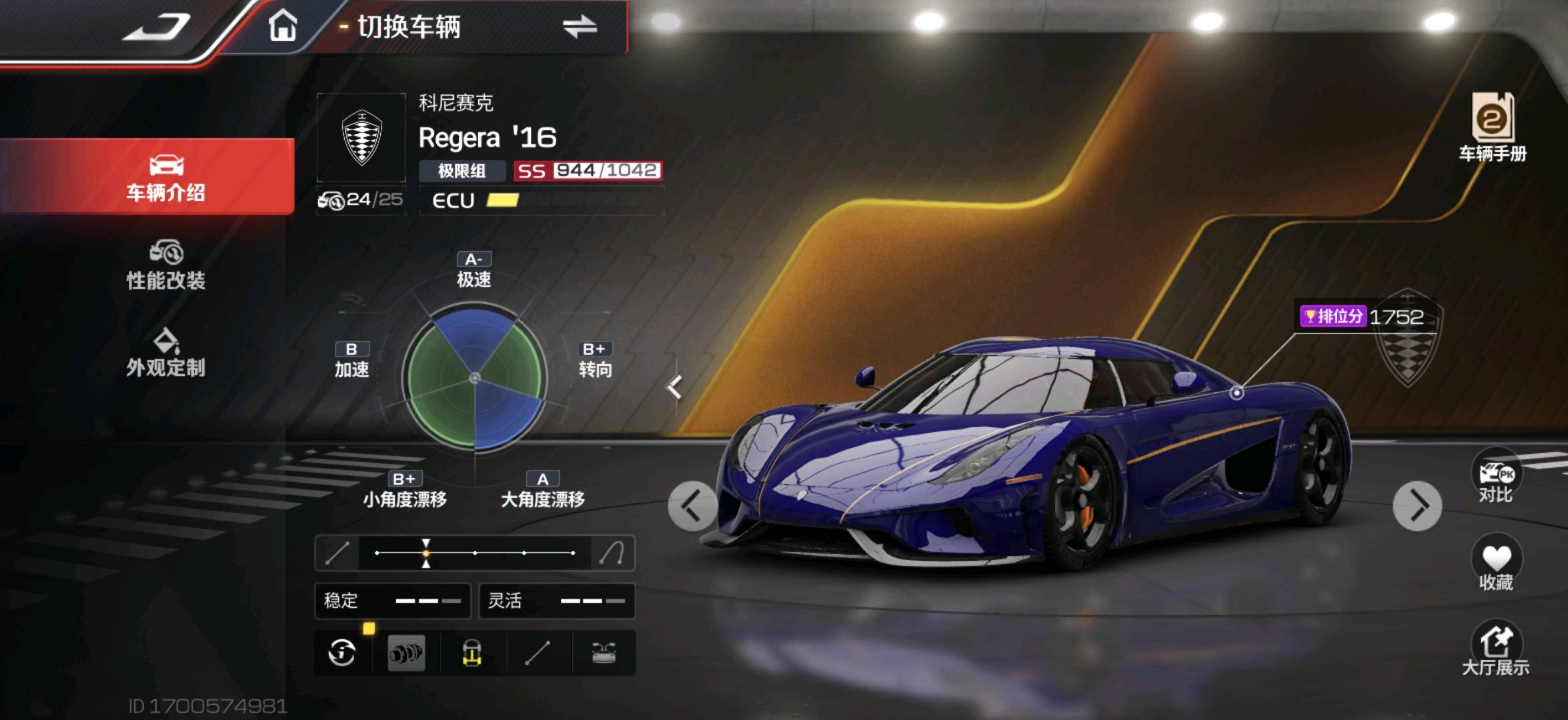Show the next car with right arrow
This screenshot has height=720, width=1568.
(1417, 506)
